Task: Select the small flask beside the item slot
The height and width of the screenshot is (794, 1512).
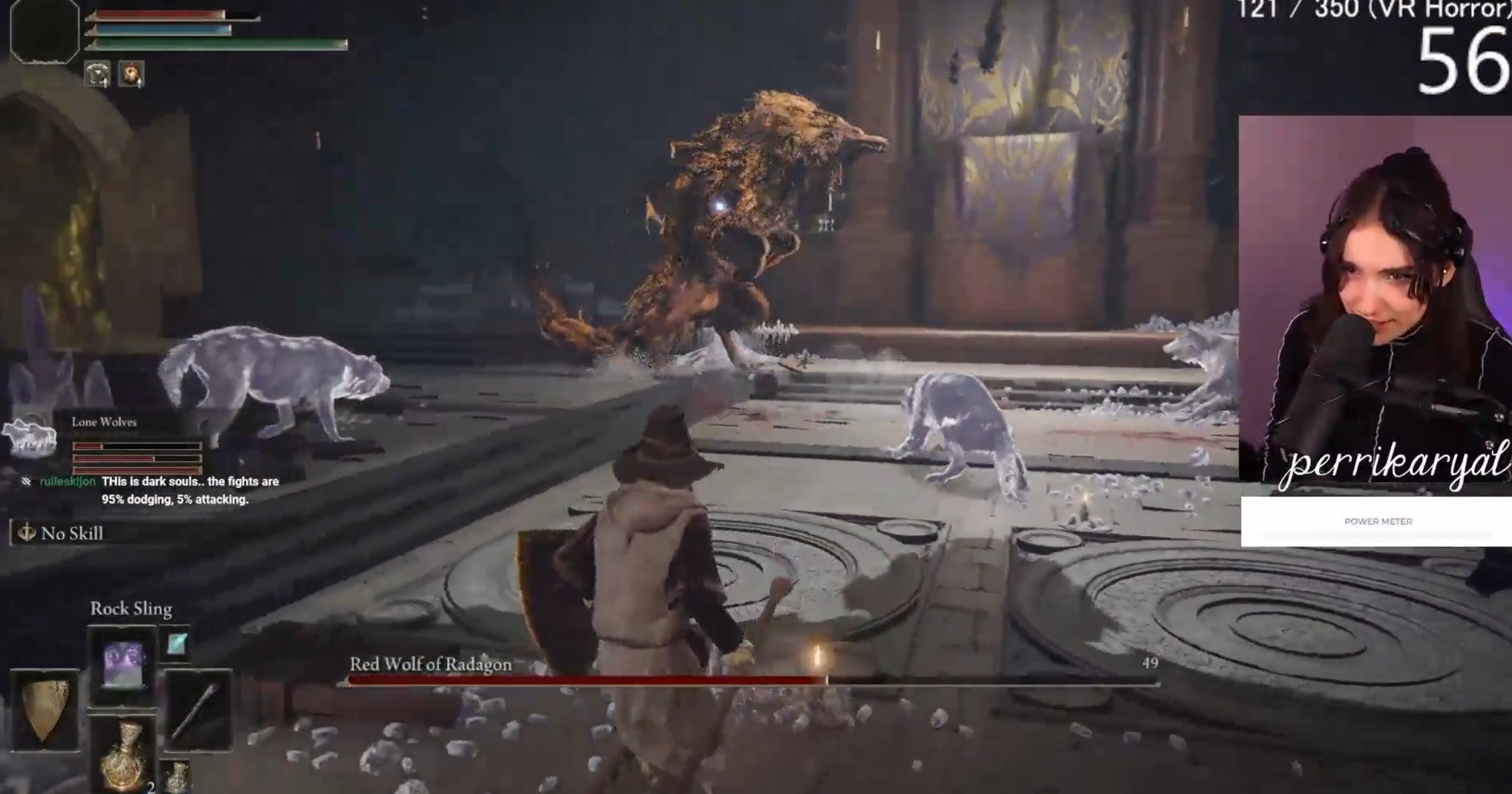Action: click(176, 777)
